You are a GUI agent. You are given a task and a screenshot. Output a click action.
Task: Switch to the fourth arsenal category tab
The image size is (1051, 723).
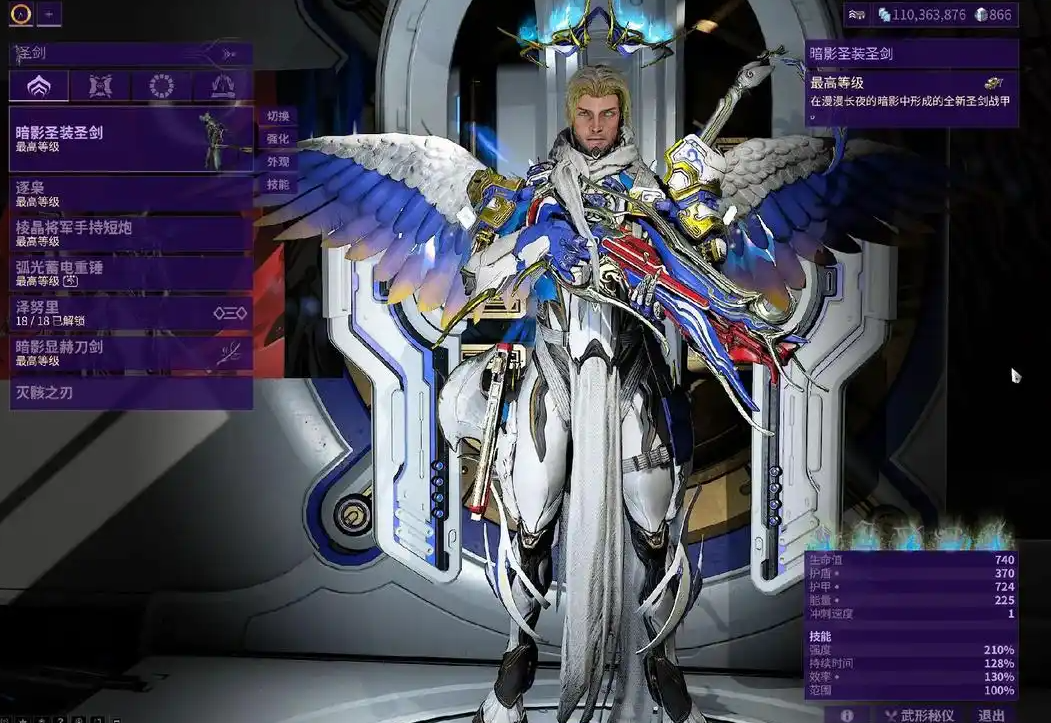coord(222,86)
